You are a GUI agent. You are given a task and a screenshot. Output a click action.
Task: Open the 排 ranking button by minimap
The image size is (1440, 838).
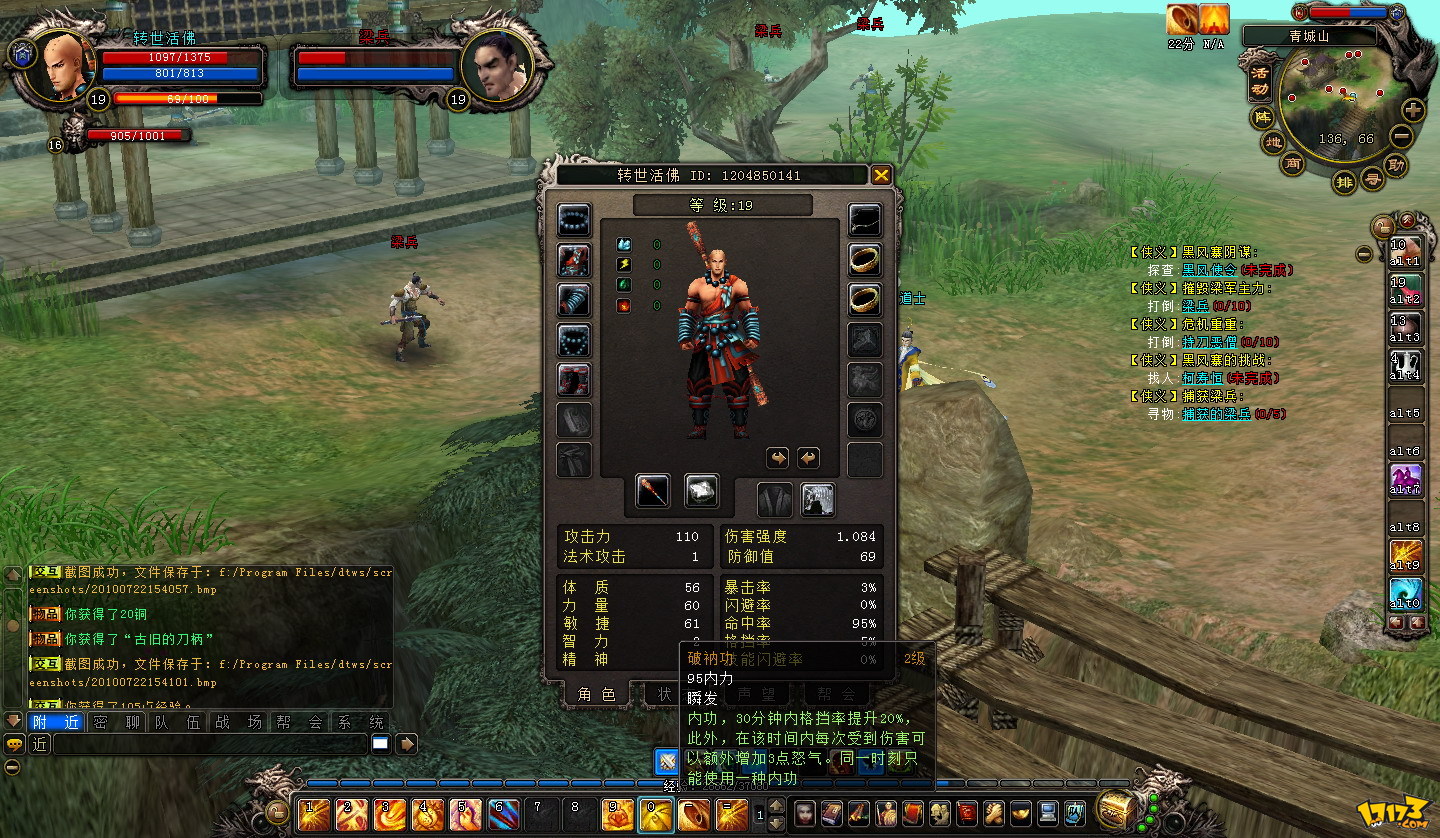(1345, 182)
